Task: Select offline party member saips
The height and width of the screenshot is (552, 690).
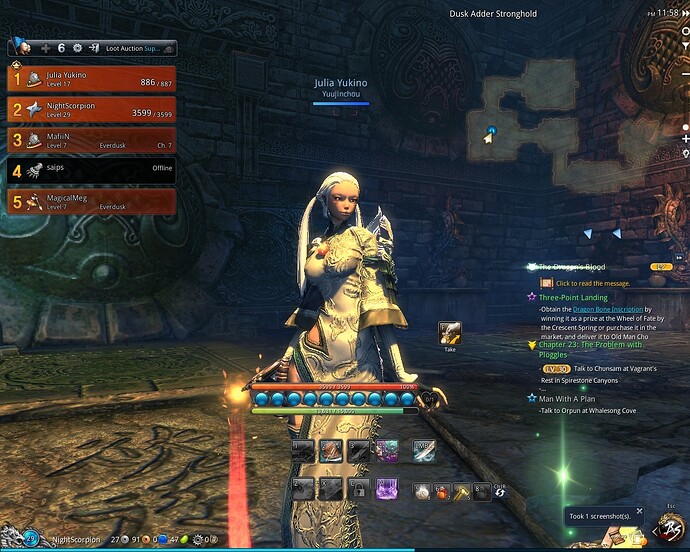Action: pyautogui.click(x=92, y=171)
